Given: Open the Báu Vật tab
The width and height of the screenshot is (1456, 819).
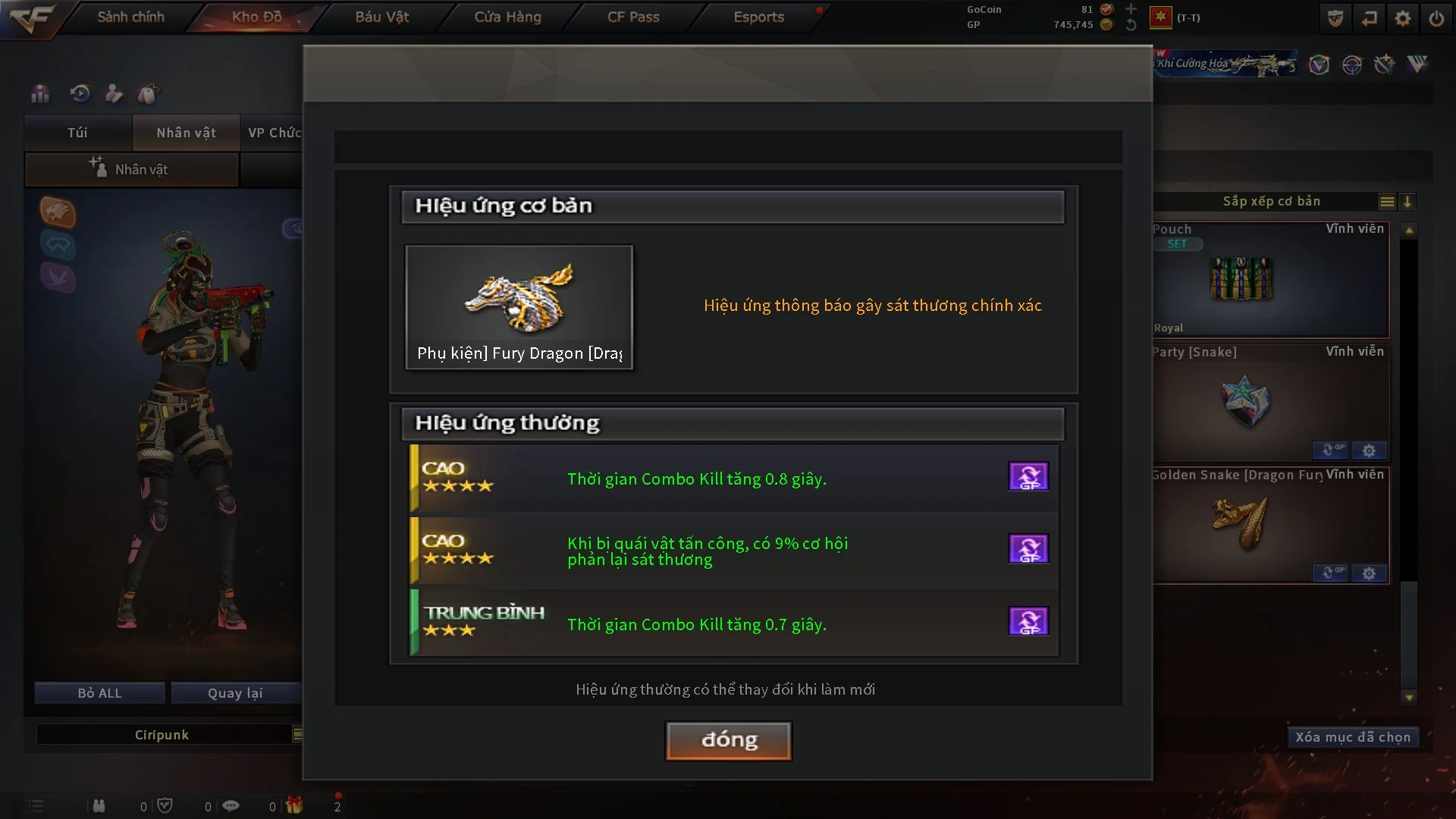Looking at the screenshot, I should pos(381,17).
